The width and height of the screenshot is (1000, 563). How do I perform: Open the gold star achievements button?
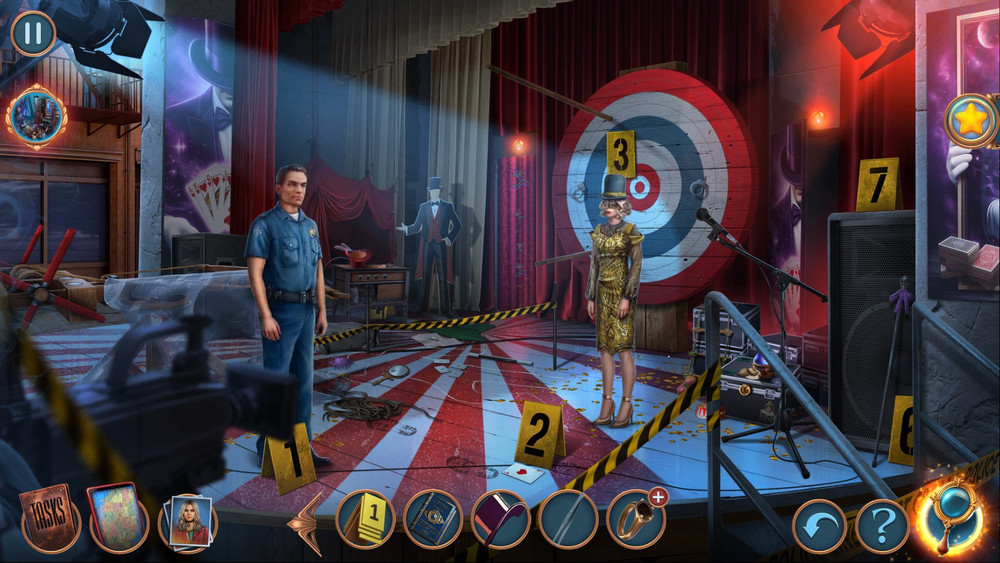pyautogui.click(x=971, y=121)
